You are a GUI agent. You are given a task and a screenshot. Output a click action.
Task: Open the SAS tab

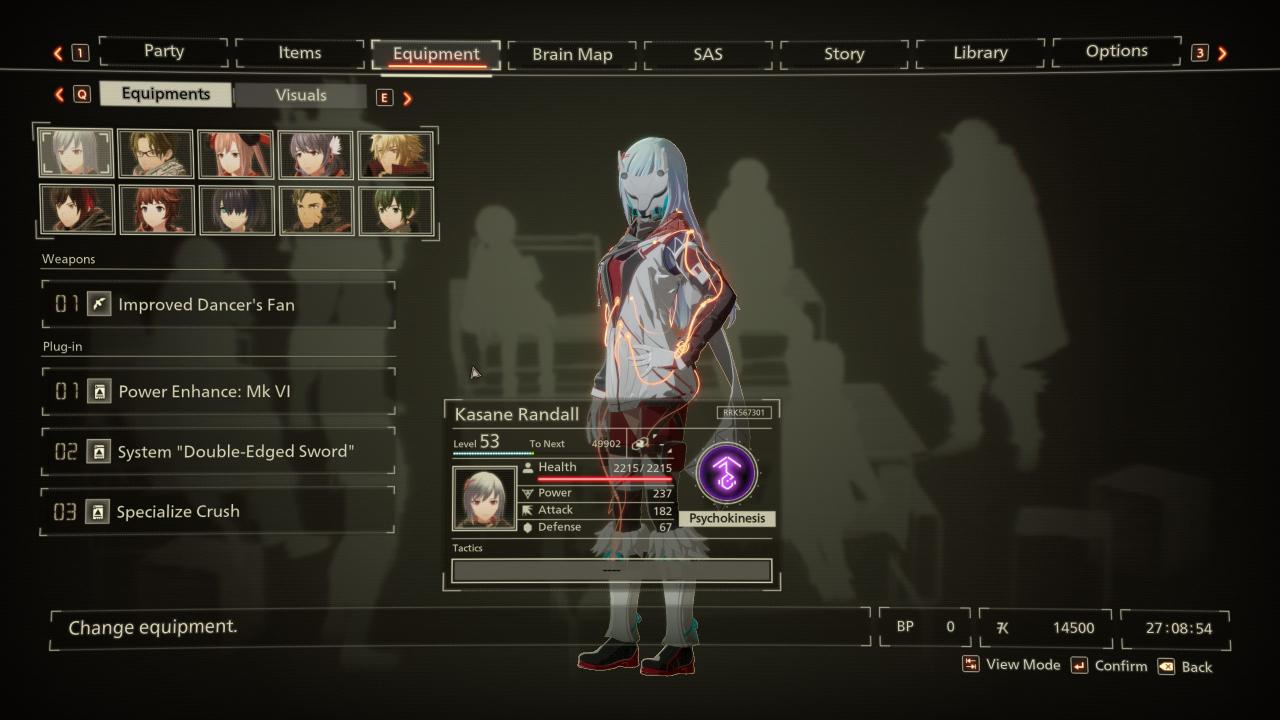(x=708, y=54)
